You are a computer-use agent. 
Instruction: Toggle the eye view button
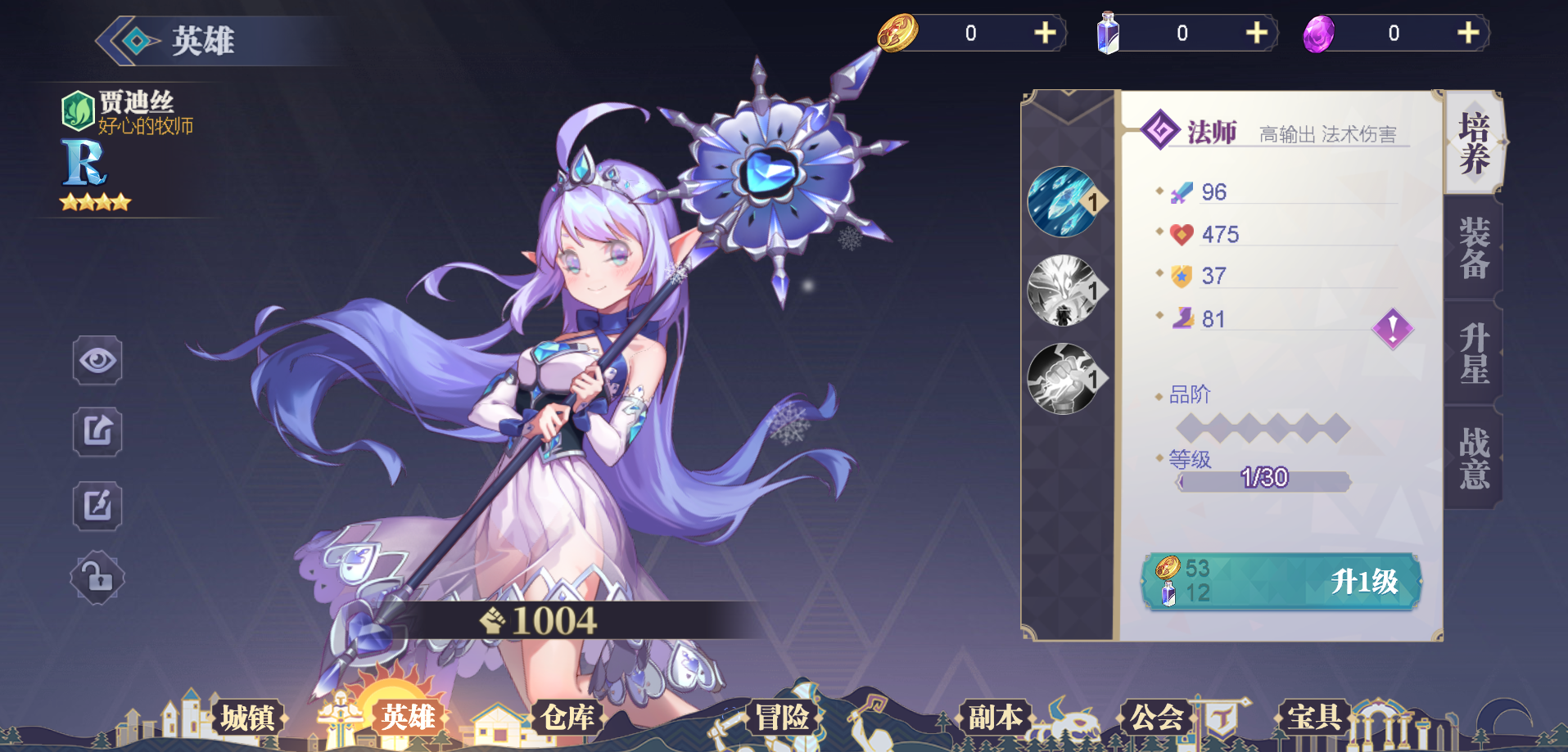pyautogui.click(x=97, y=360)
